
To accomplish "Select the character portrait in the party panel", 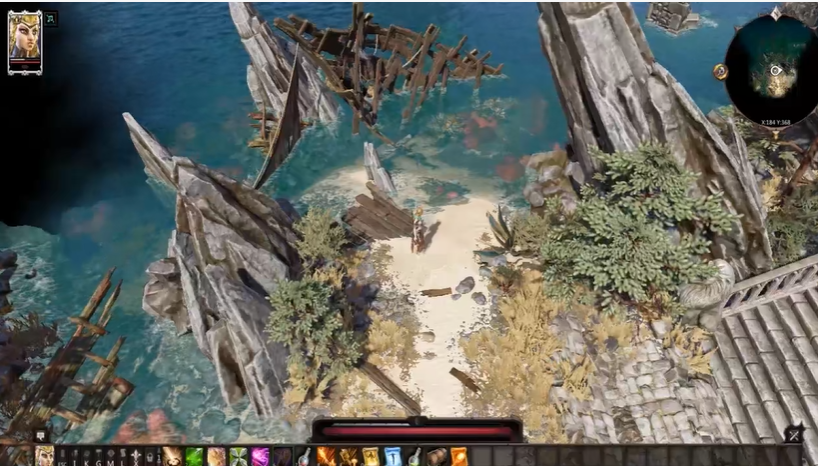I will click(x=25, y=40).
